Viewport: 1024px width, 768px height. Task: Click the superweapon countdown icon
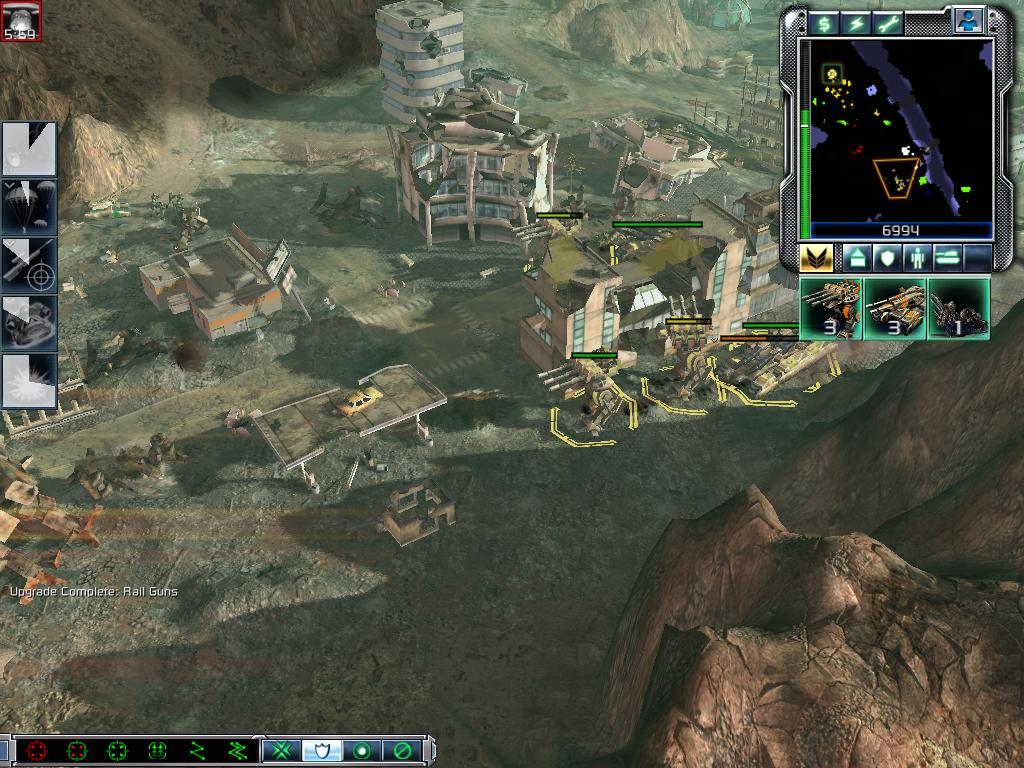[x=21, y=21]
